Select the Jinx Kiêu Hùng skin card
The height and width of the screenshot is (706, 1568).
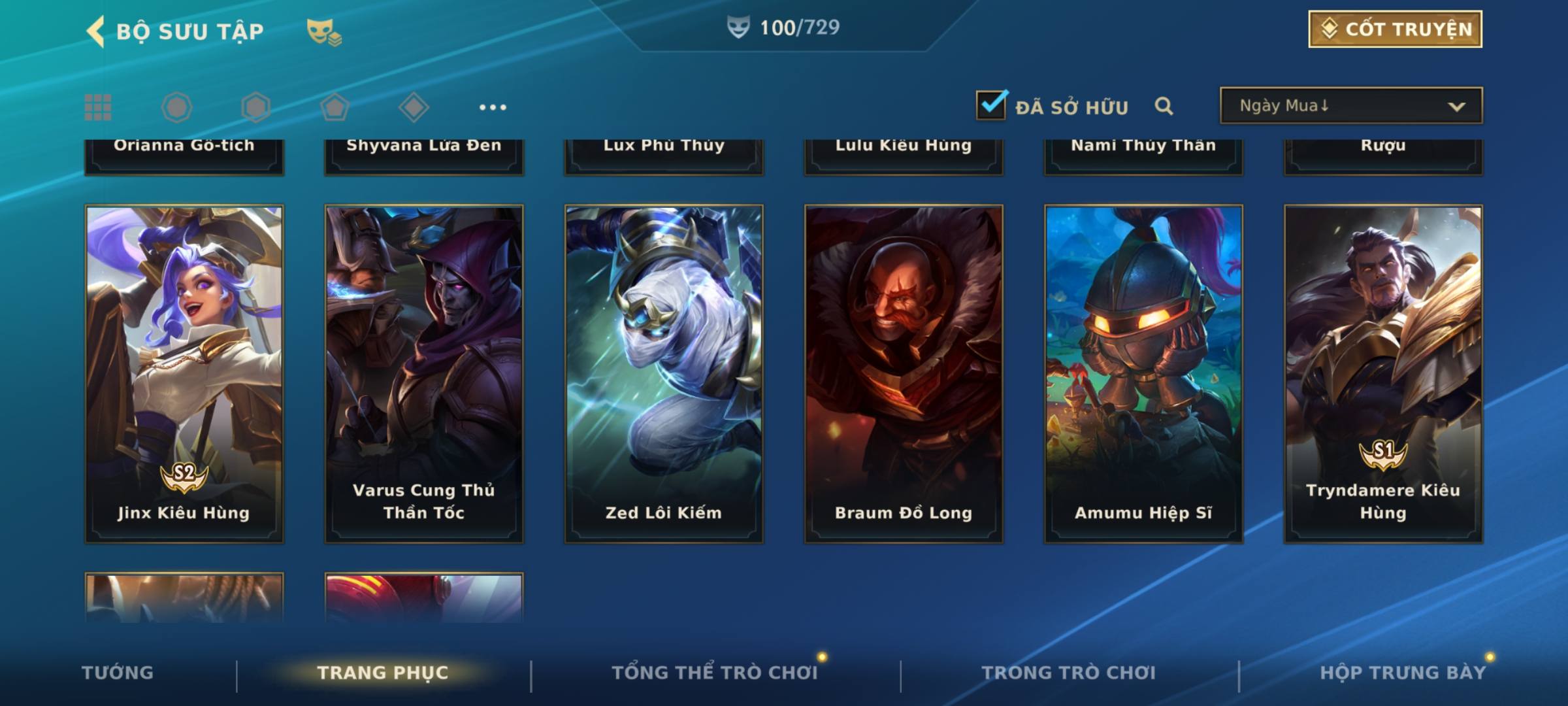(x=184, y=373)
